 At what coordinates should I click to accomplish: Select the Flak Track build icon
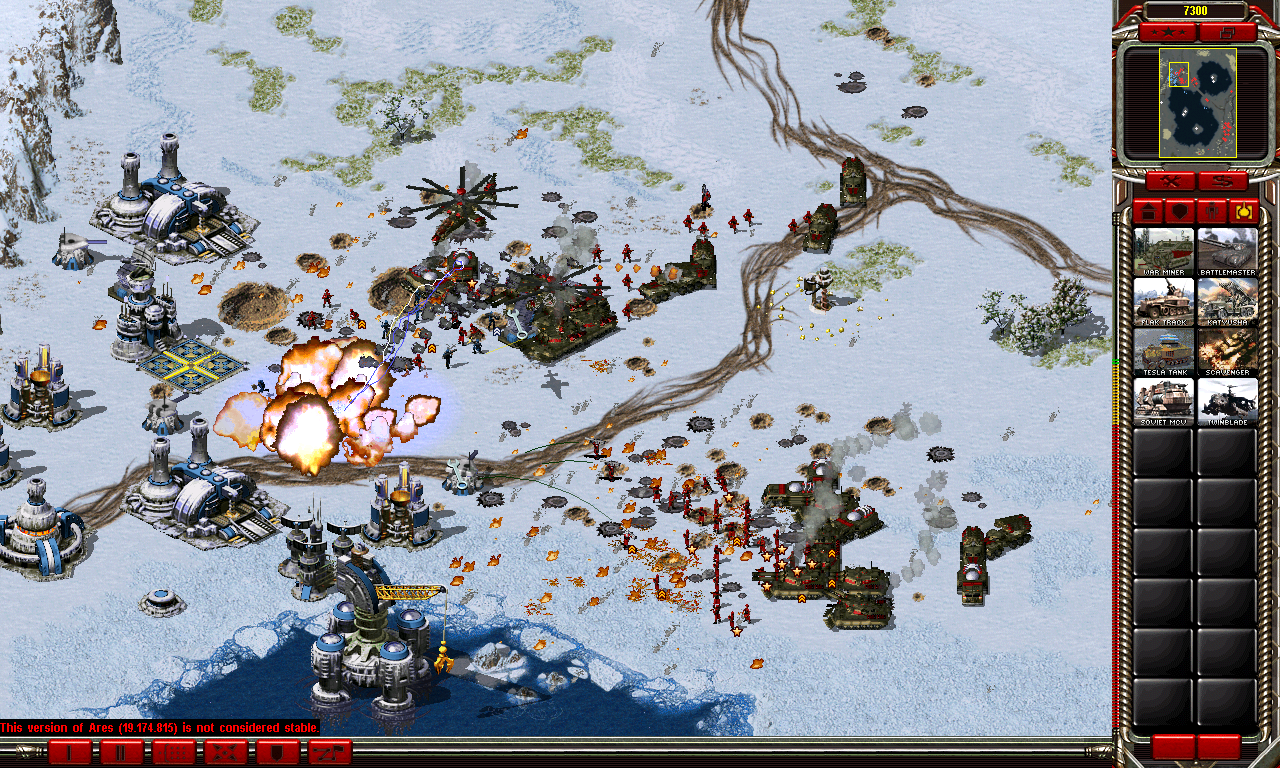coord(1163,301)
